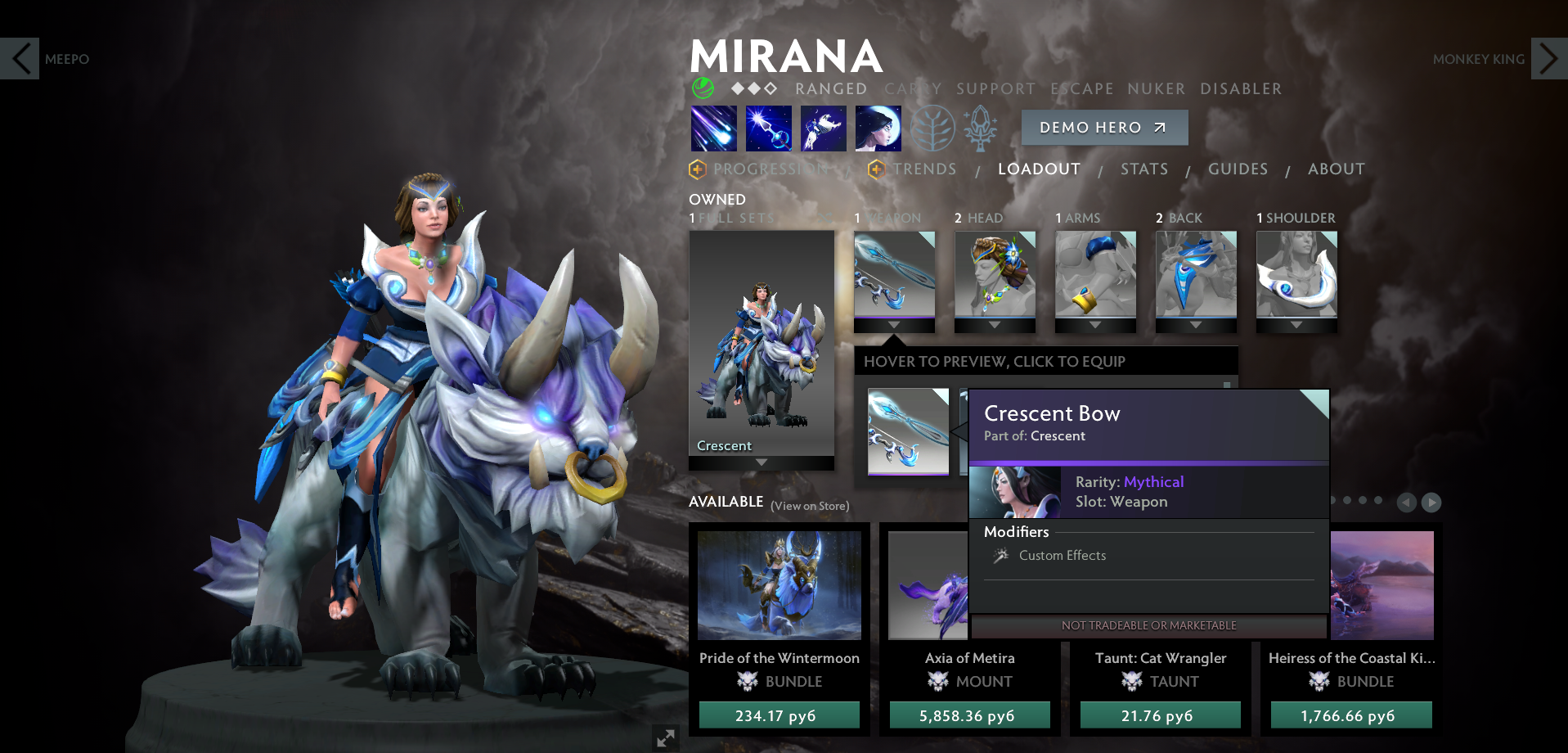Expand the equipped Crescent set dropdown
The width and height of the screenshot is (1568, 753).
point(761,462)
